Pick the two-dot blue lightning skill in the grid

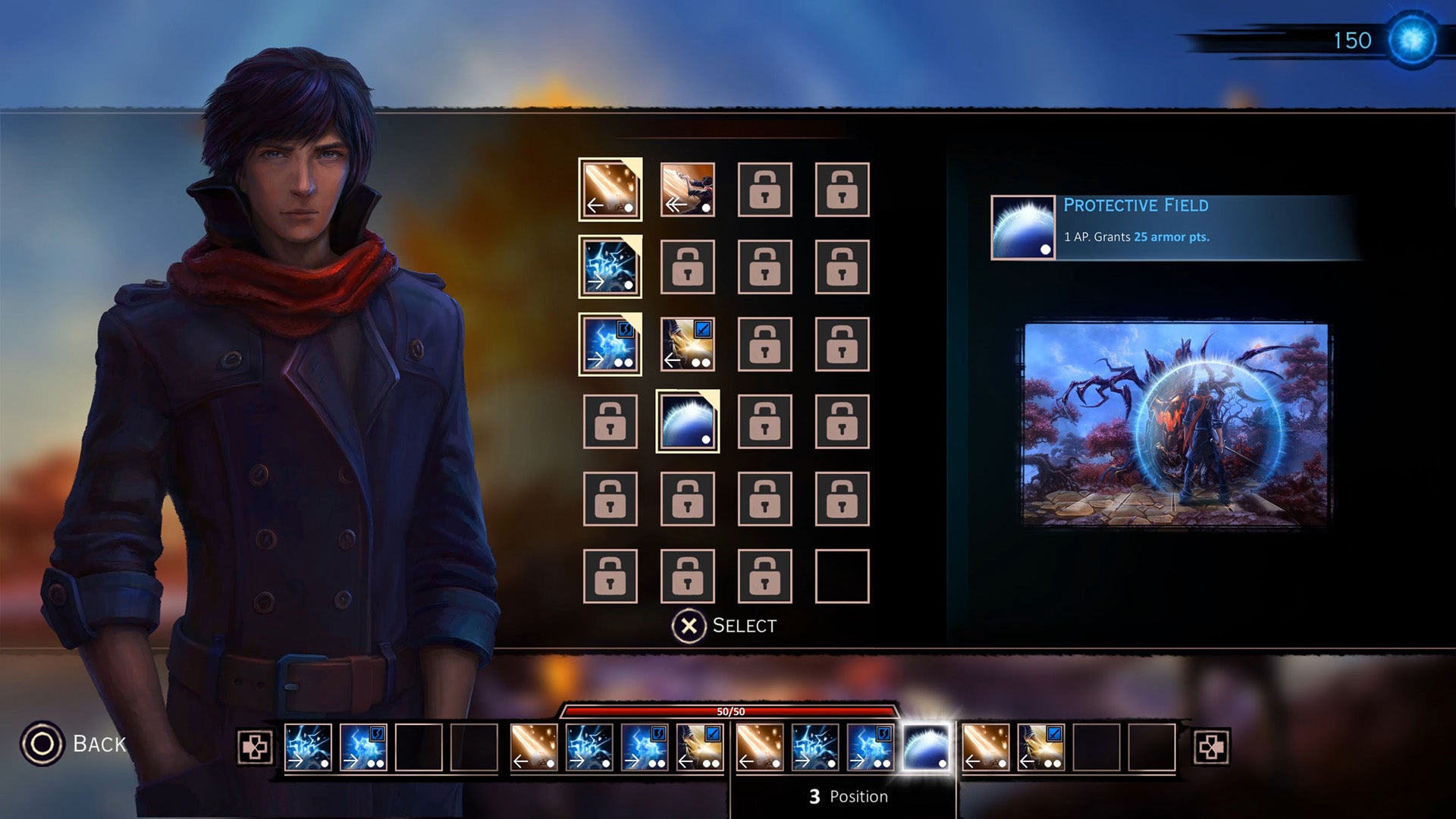pos(610,344)
